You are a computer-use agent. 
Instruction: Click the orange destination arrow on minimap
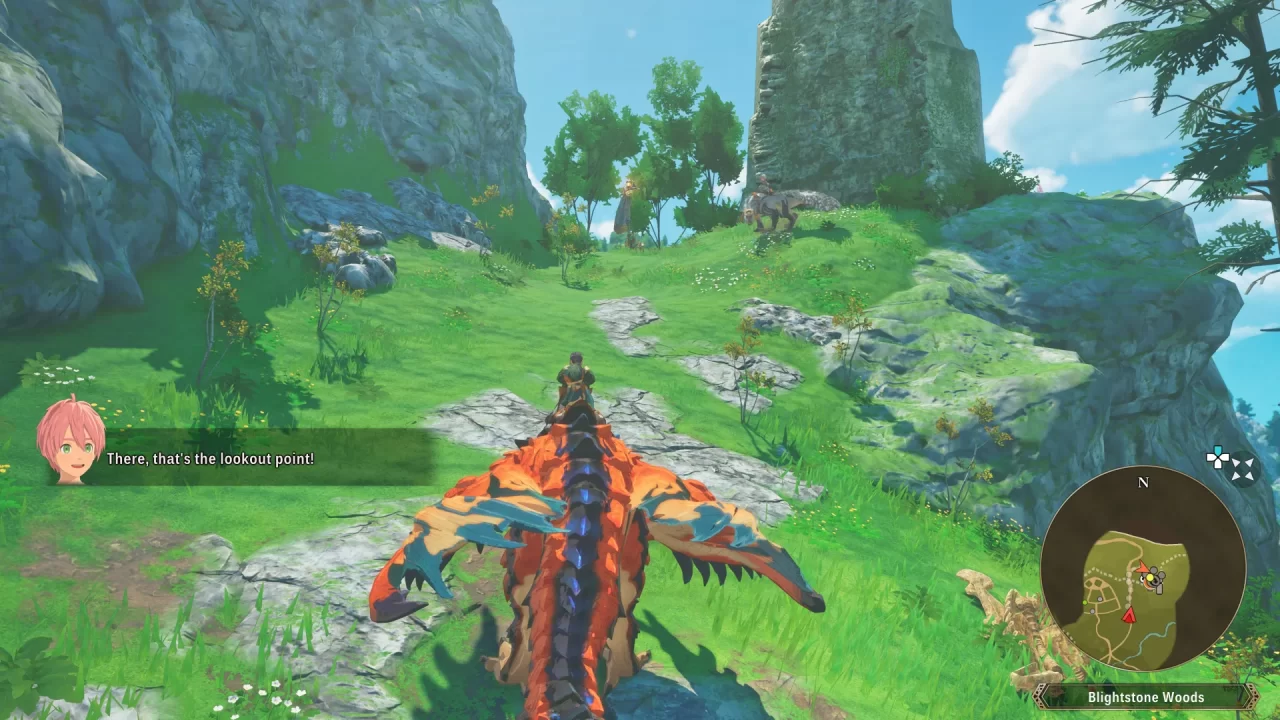pos(1143,568)
